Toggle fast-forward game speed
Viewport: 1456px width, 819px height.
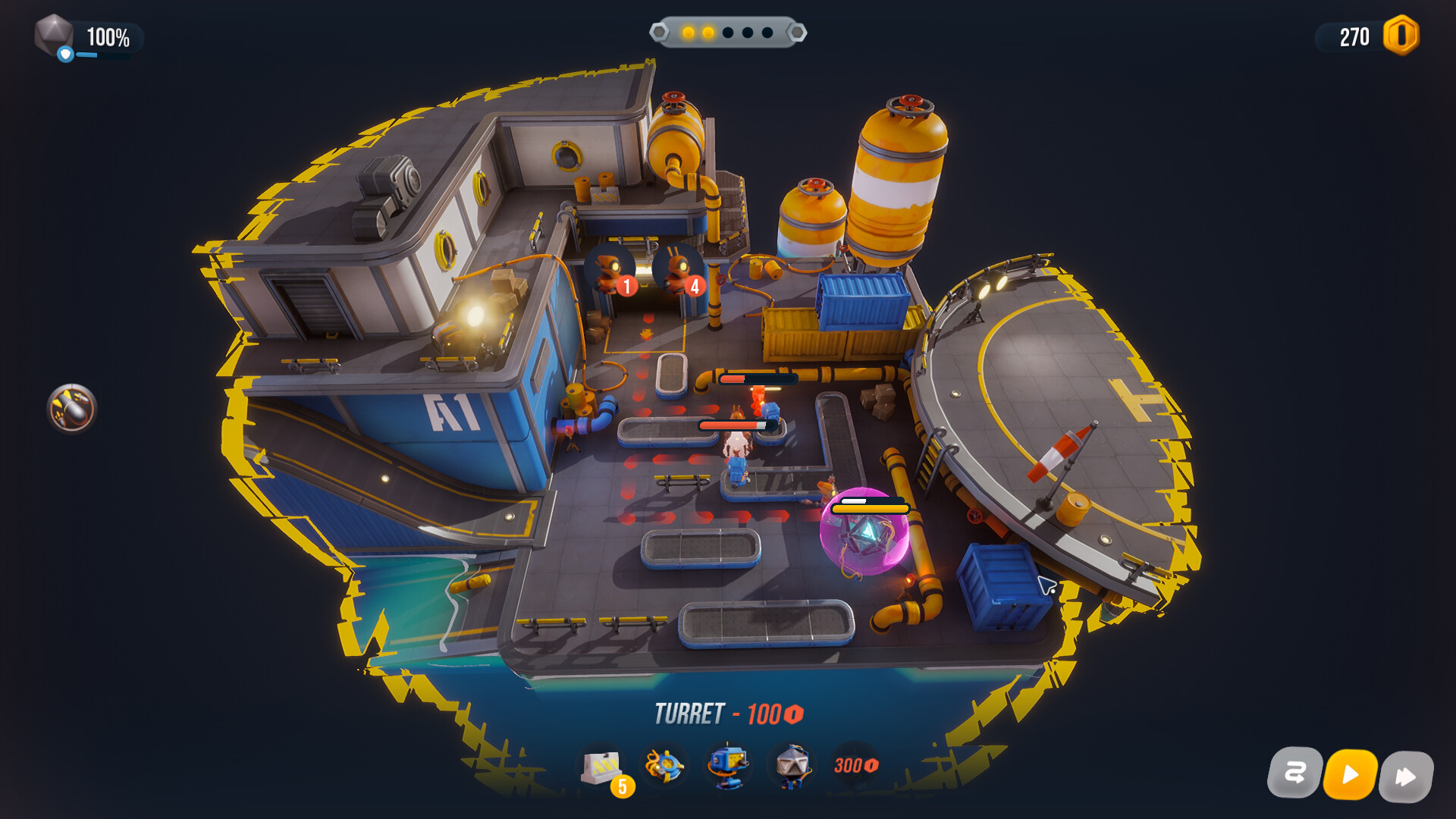coord(1408,775)
